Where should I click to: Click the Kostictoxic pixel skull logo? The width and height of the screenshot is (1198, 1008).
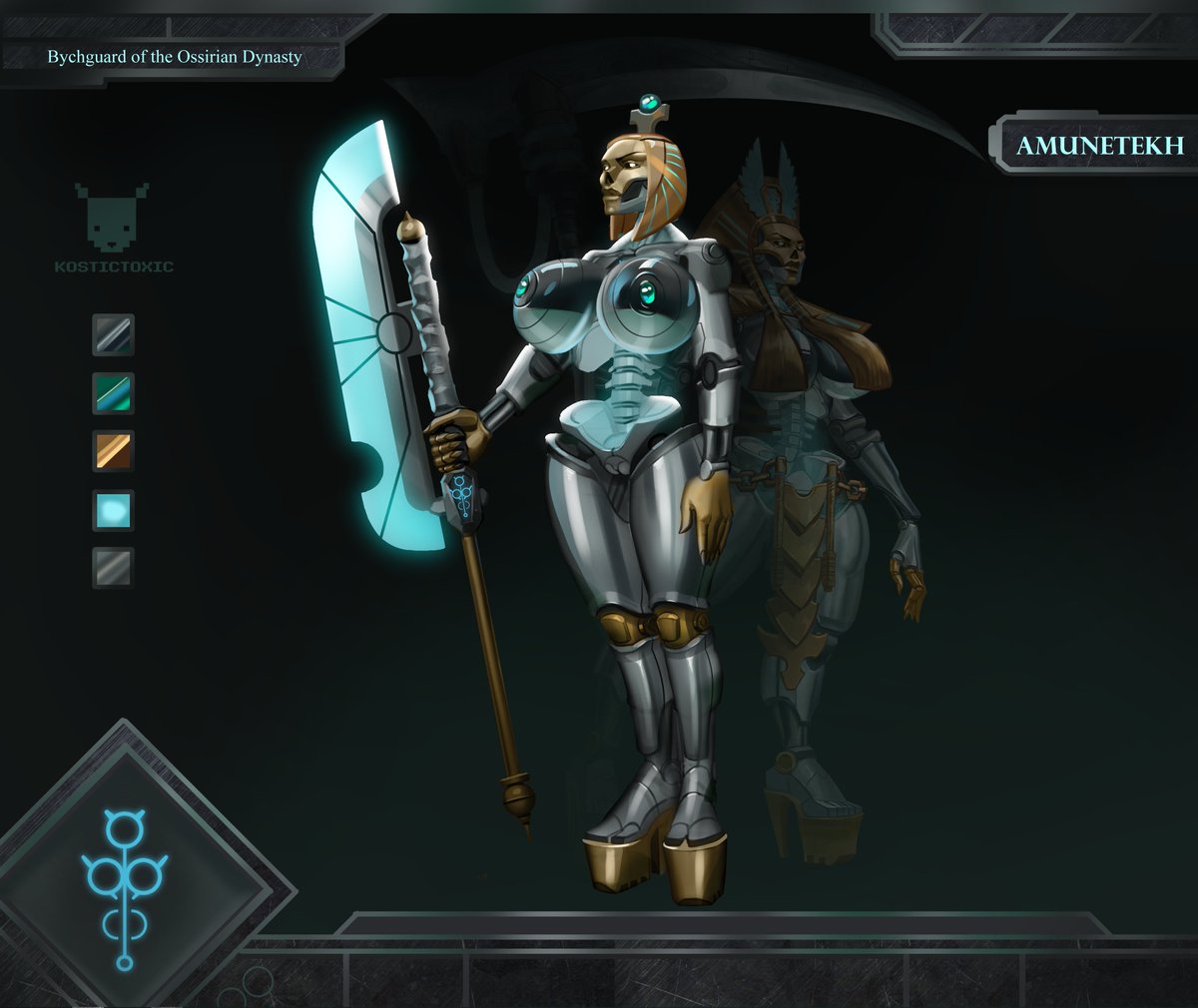coord(112,221)
